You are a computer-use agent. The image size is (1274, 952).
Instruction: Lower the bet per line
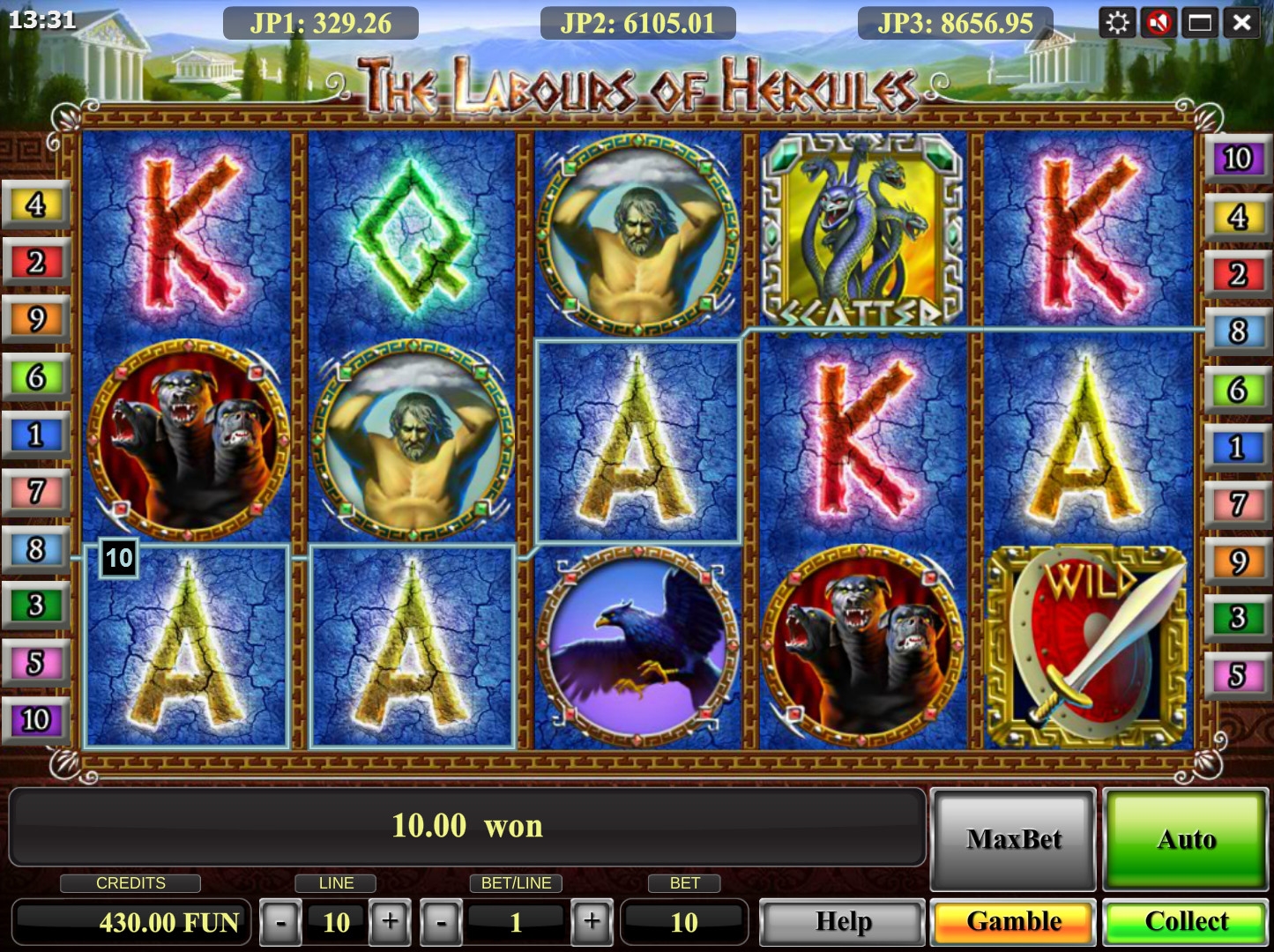[441, 922]
